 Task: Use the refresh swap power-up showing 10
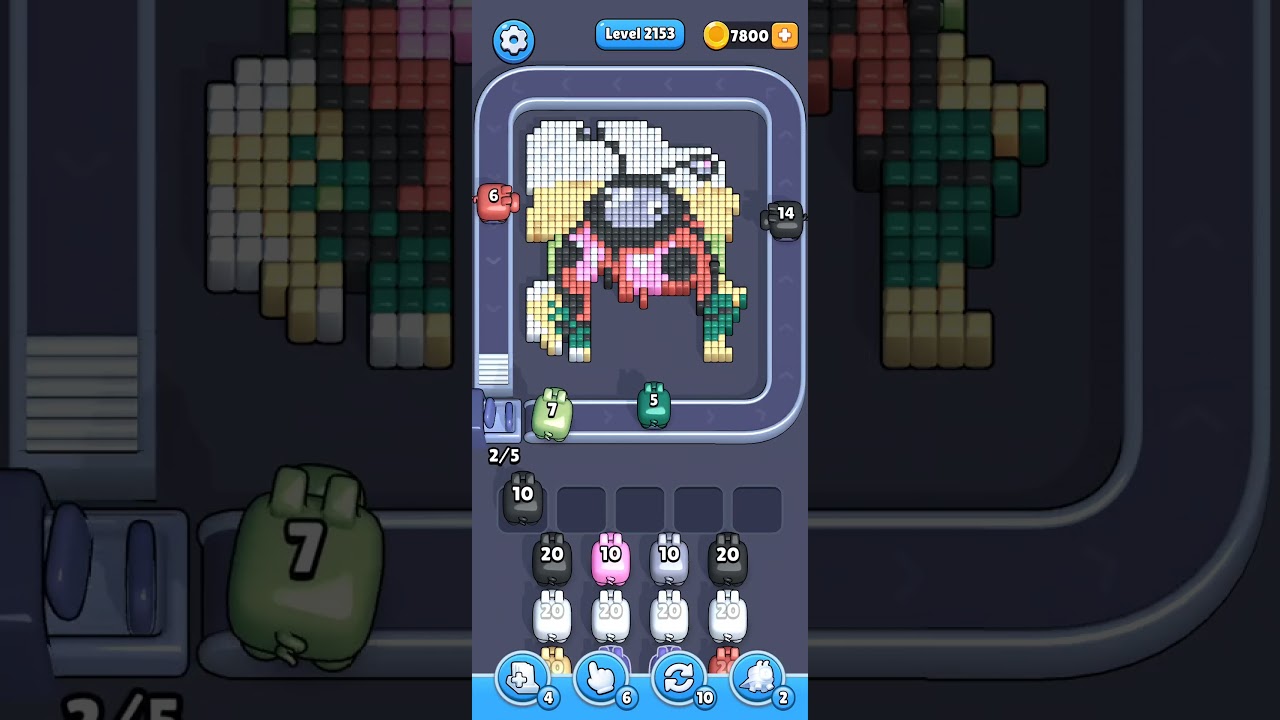coord(679,678)
